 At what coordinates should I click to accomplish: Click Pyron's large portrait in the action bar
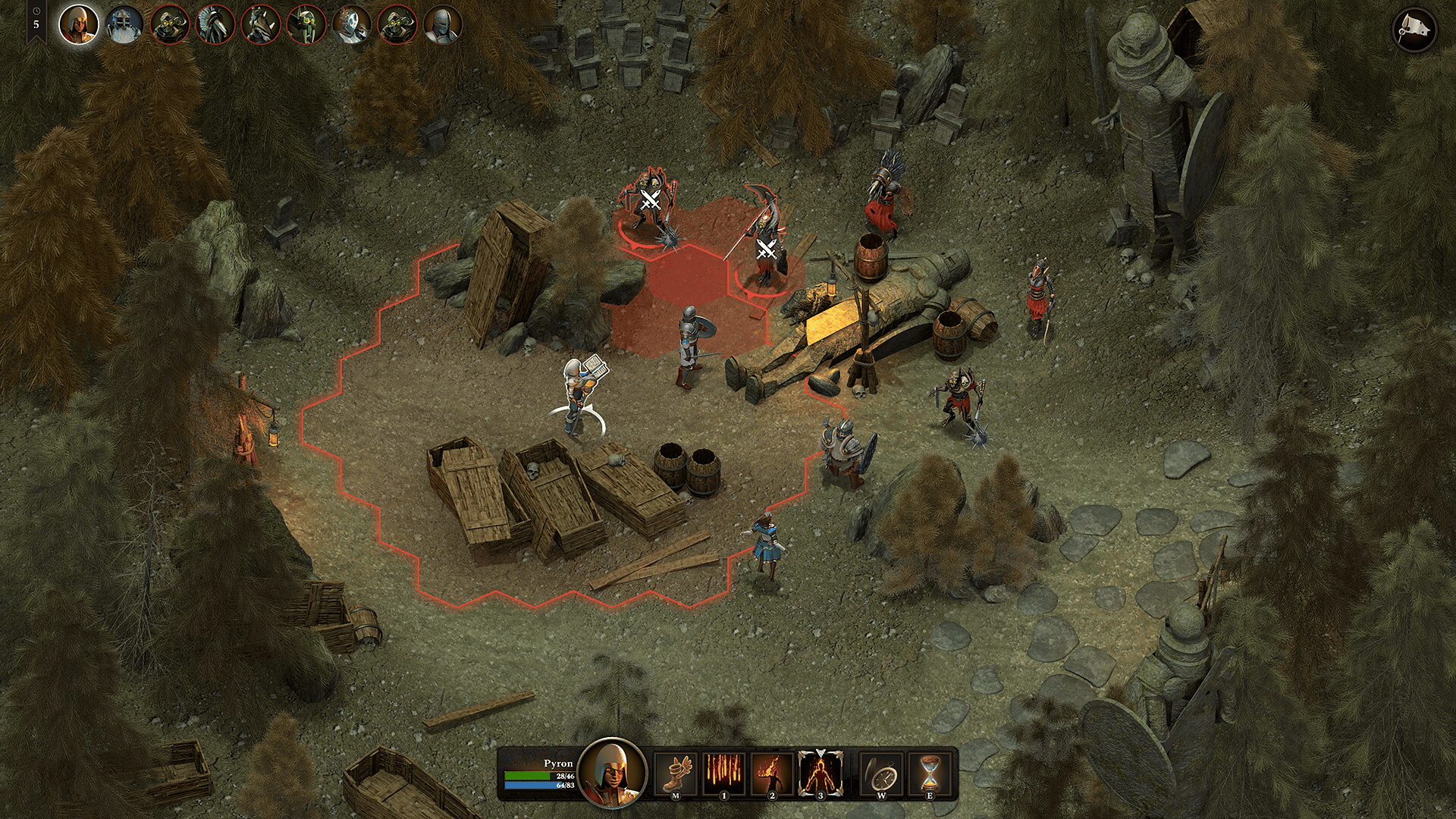point(612,773)
